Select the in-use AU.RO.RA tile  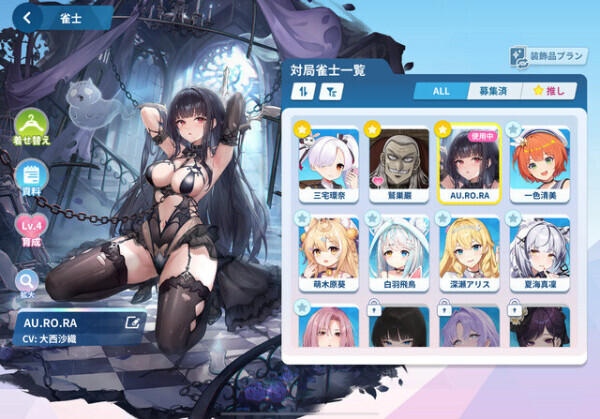coord(468,164)
